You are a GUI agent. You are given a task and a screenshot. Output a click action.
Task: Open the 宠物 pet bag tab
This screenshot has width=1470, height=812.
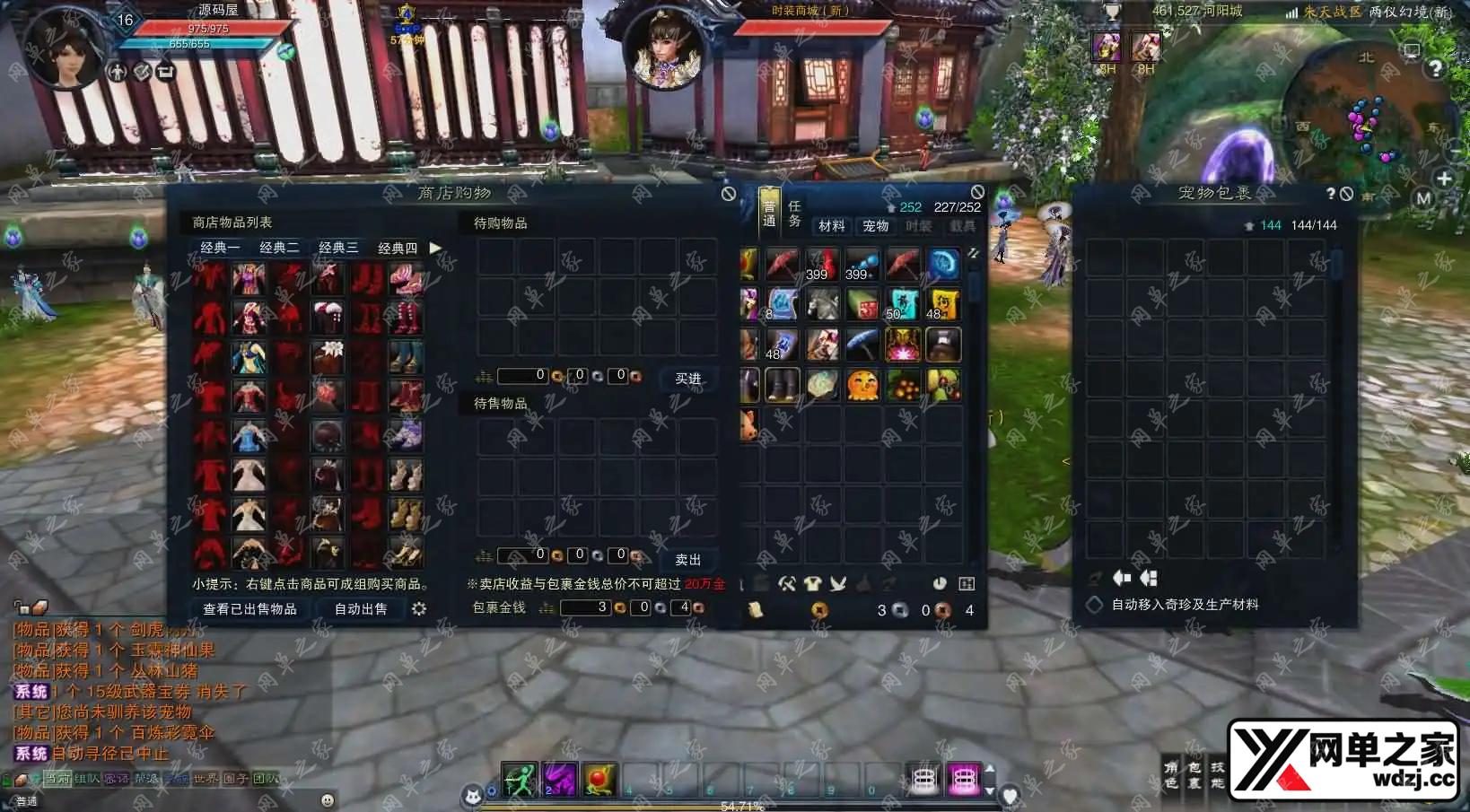click(x=875, y=226)
